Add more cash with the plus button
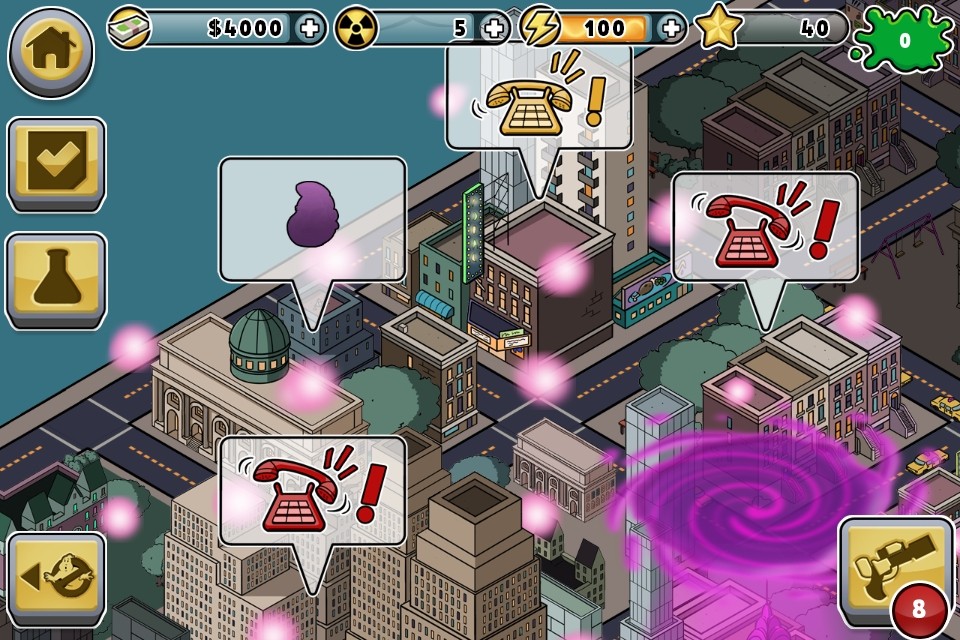960x640 pixels. (311, 28)
